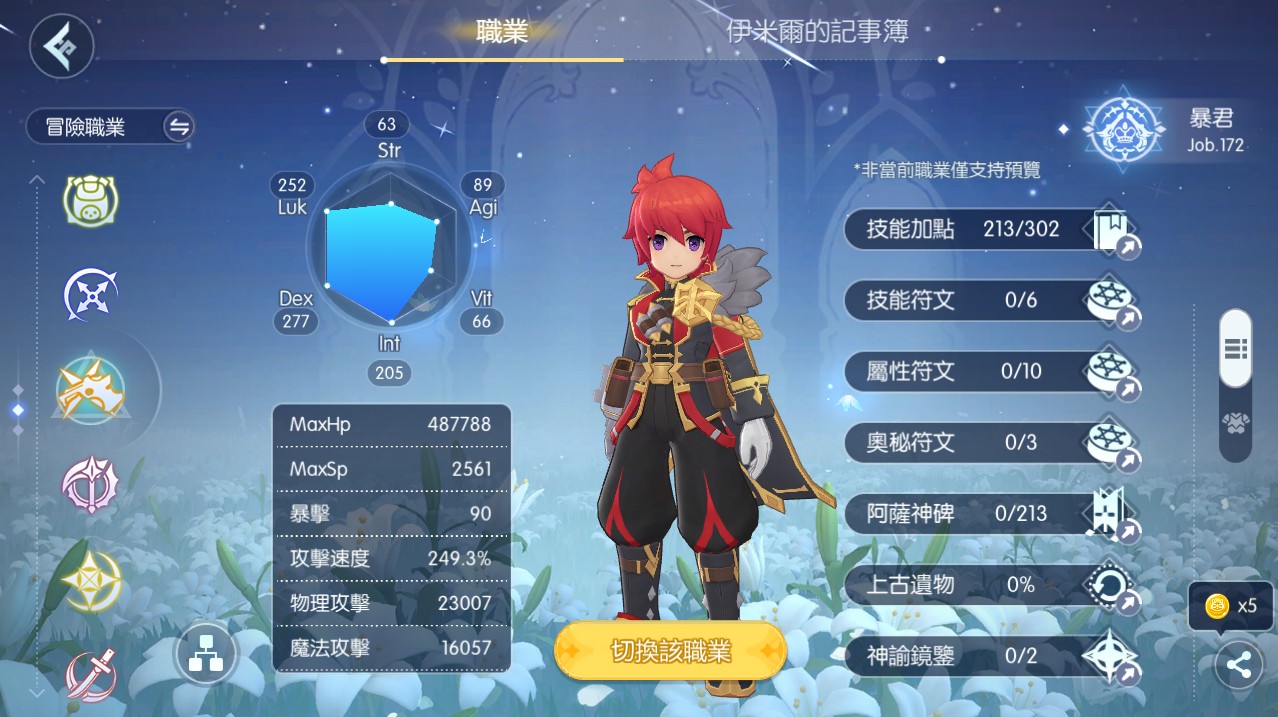Image resolution: width=1278 pixels, height=717 pixels.
Task: Toggle the 冒險職業 job type selector
Action: (x=110, y=127)
